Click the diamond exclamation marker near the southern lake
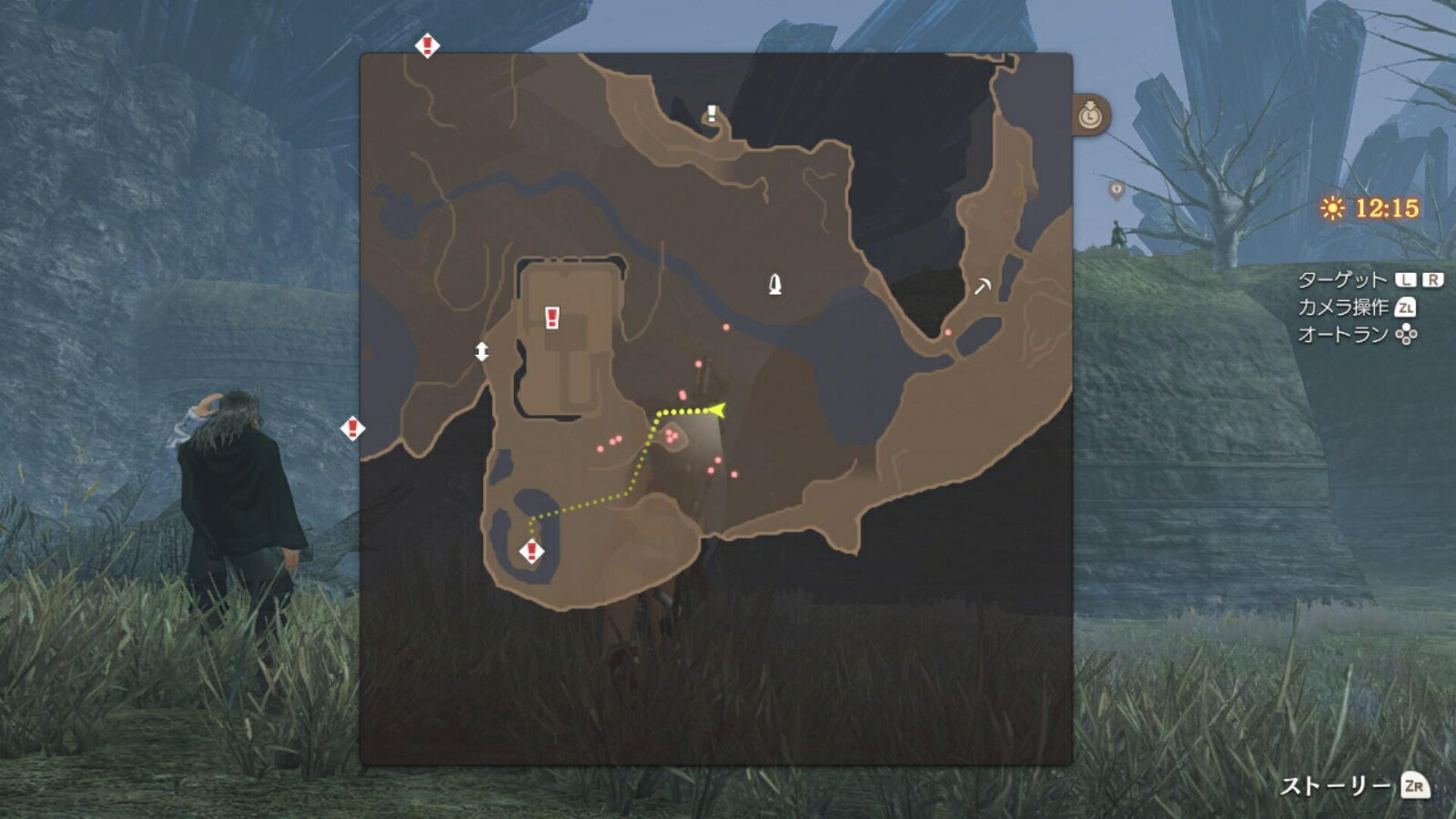 [x=531, y=551]
